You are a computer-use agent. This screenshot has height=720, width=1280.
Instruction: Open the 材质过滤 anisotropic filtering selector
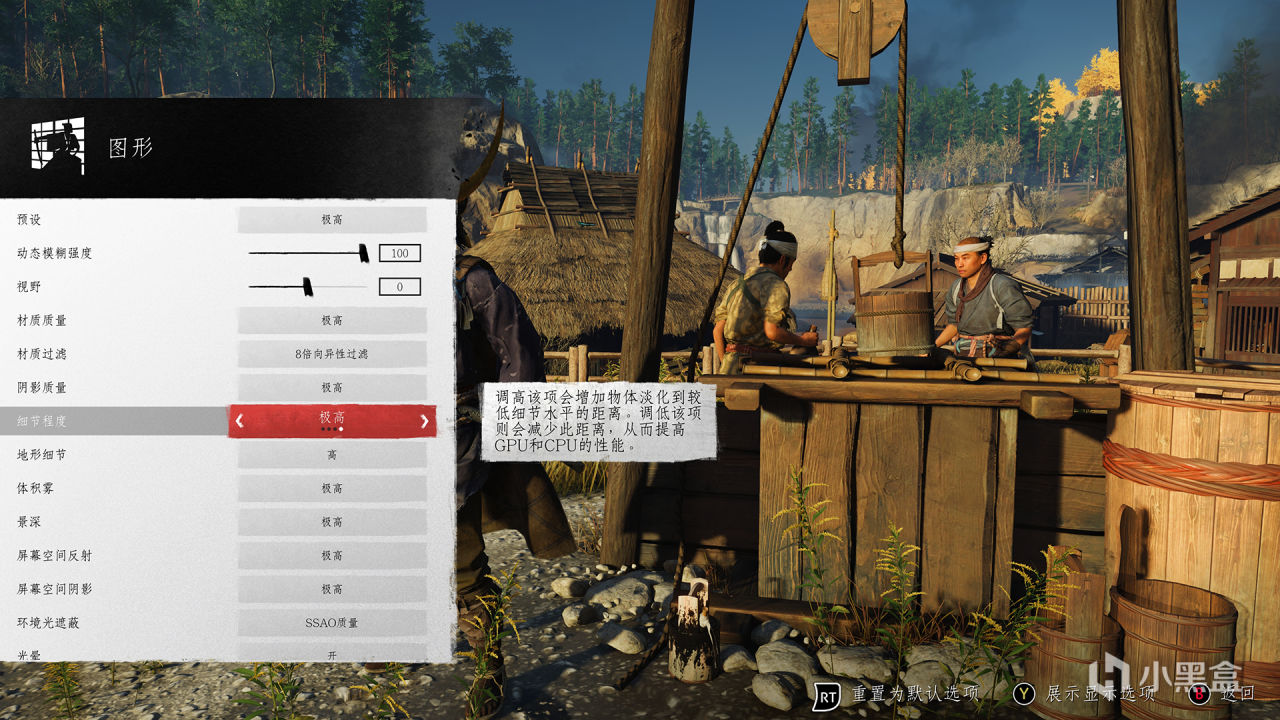[x=331, y=353]
